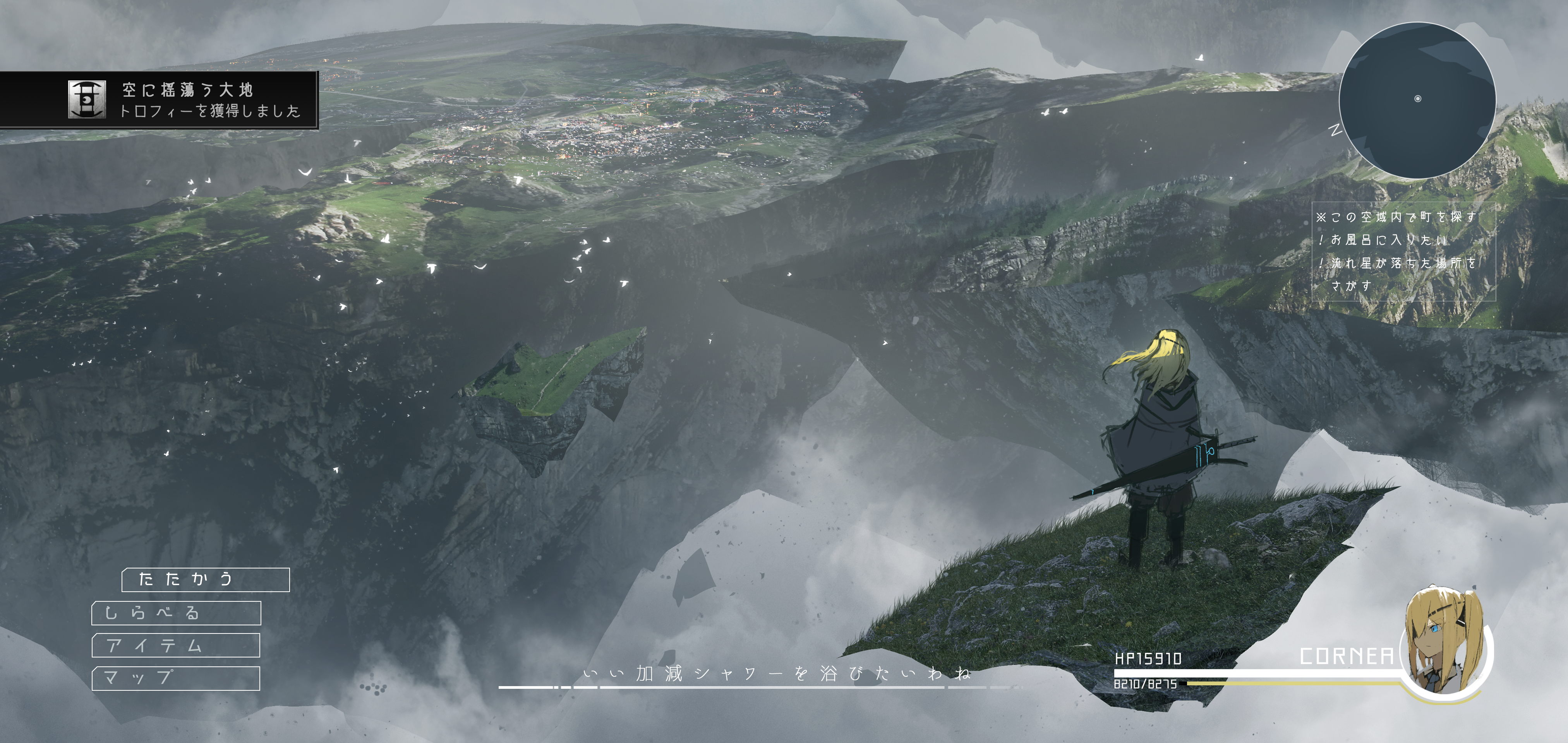Open the アイテム menu

176,645
